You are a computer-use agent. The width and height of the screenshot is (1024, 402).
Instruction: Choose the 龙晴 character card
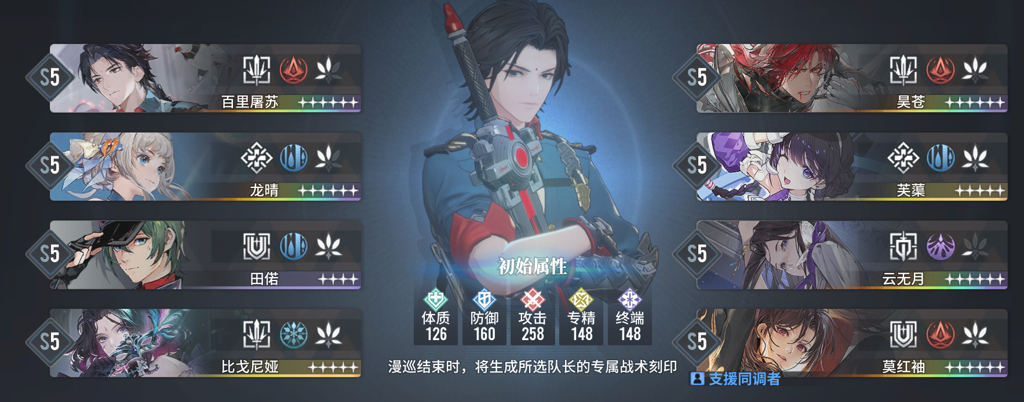click(x=205, y=166)
